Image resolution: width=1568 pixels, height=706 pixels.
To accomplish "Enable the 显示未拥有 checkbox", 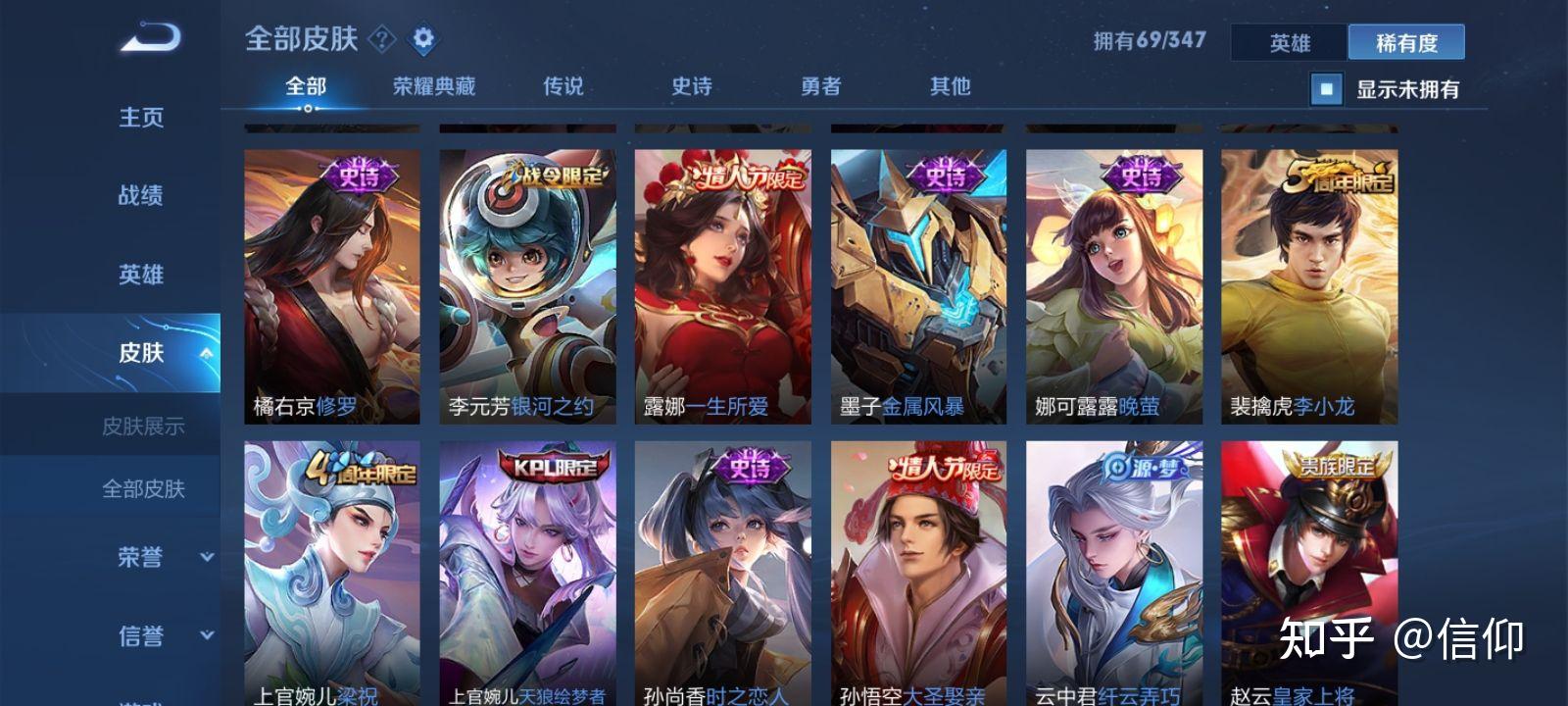I will tap(1326, 90).
